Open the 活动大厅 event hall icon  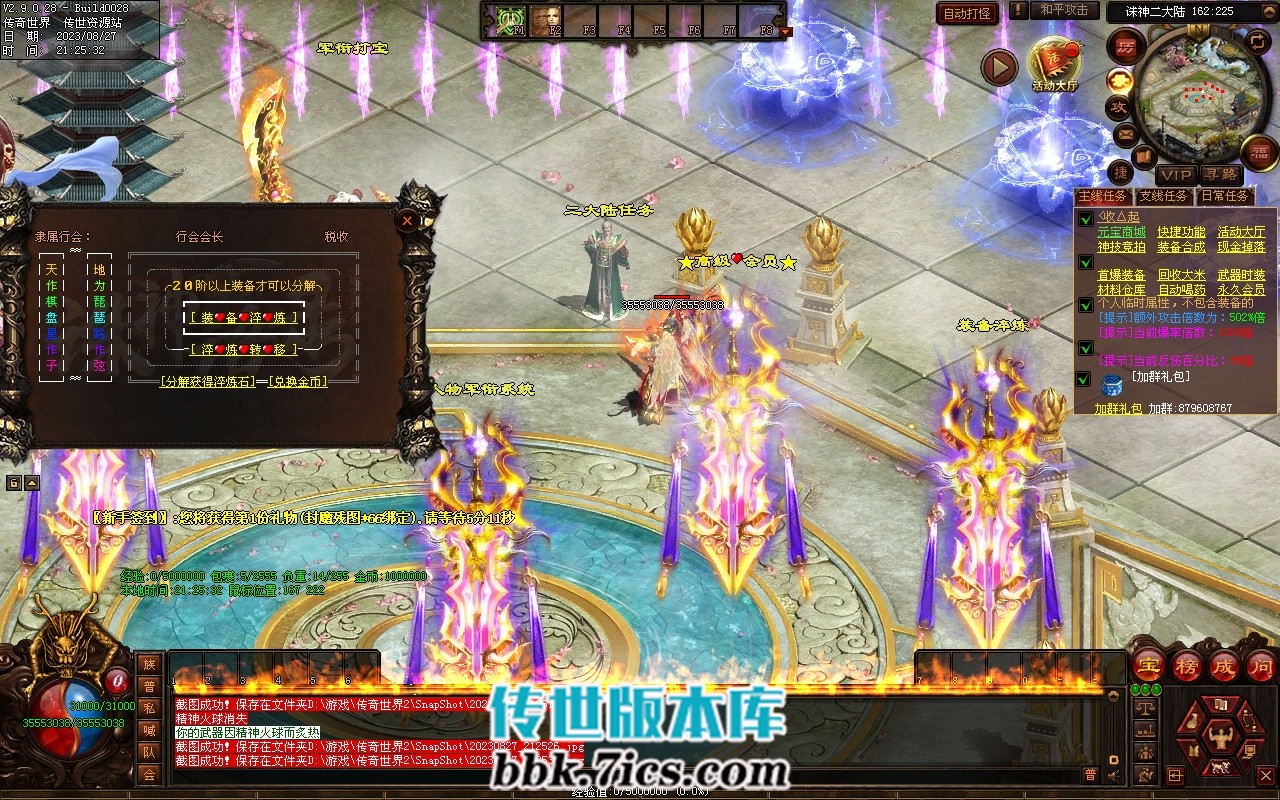pyautogui.click(x=1055, y=64)
